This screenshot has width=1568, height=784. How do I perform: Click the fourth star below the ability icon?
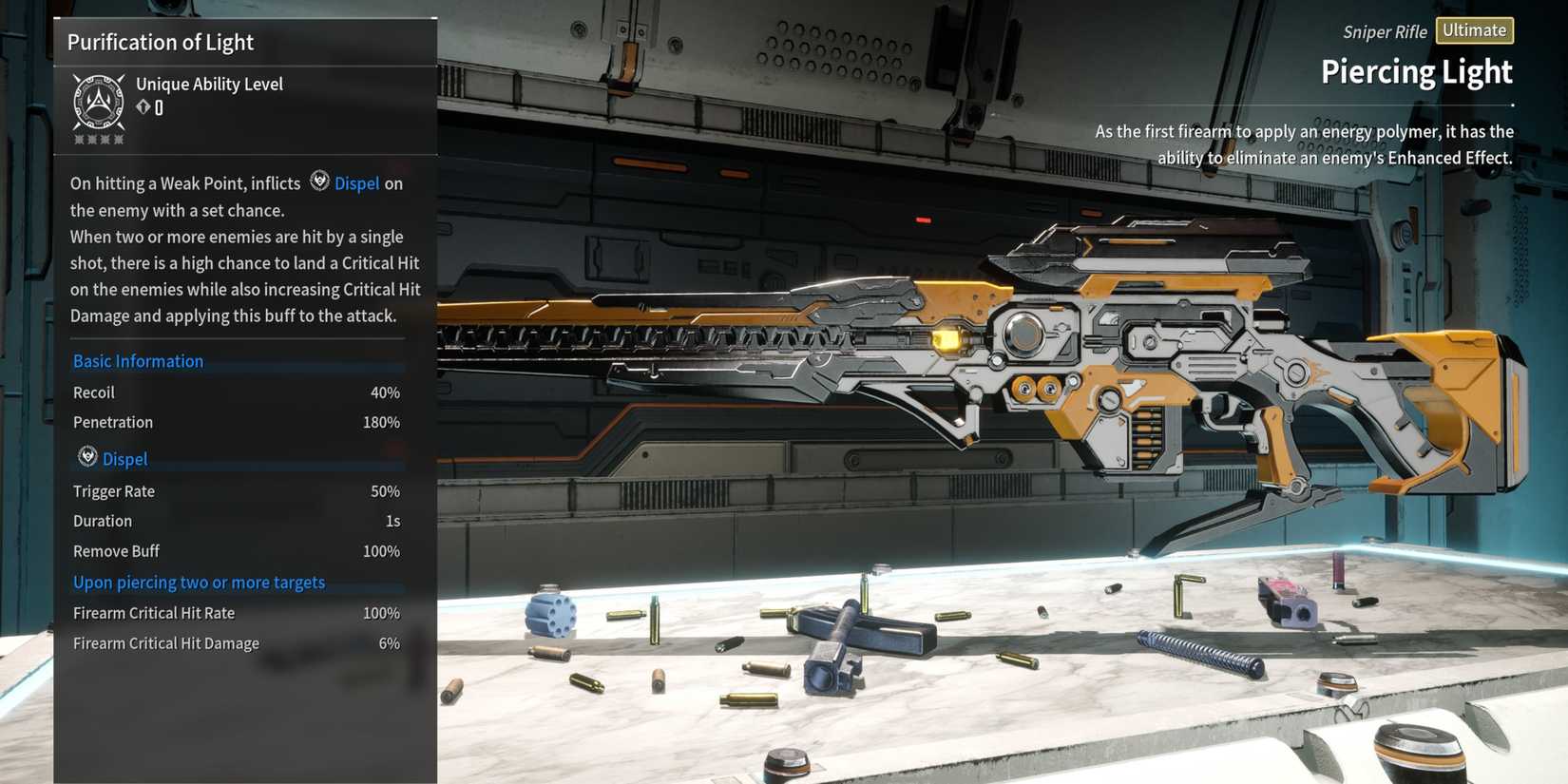119,138
